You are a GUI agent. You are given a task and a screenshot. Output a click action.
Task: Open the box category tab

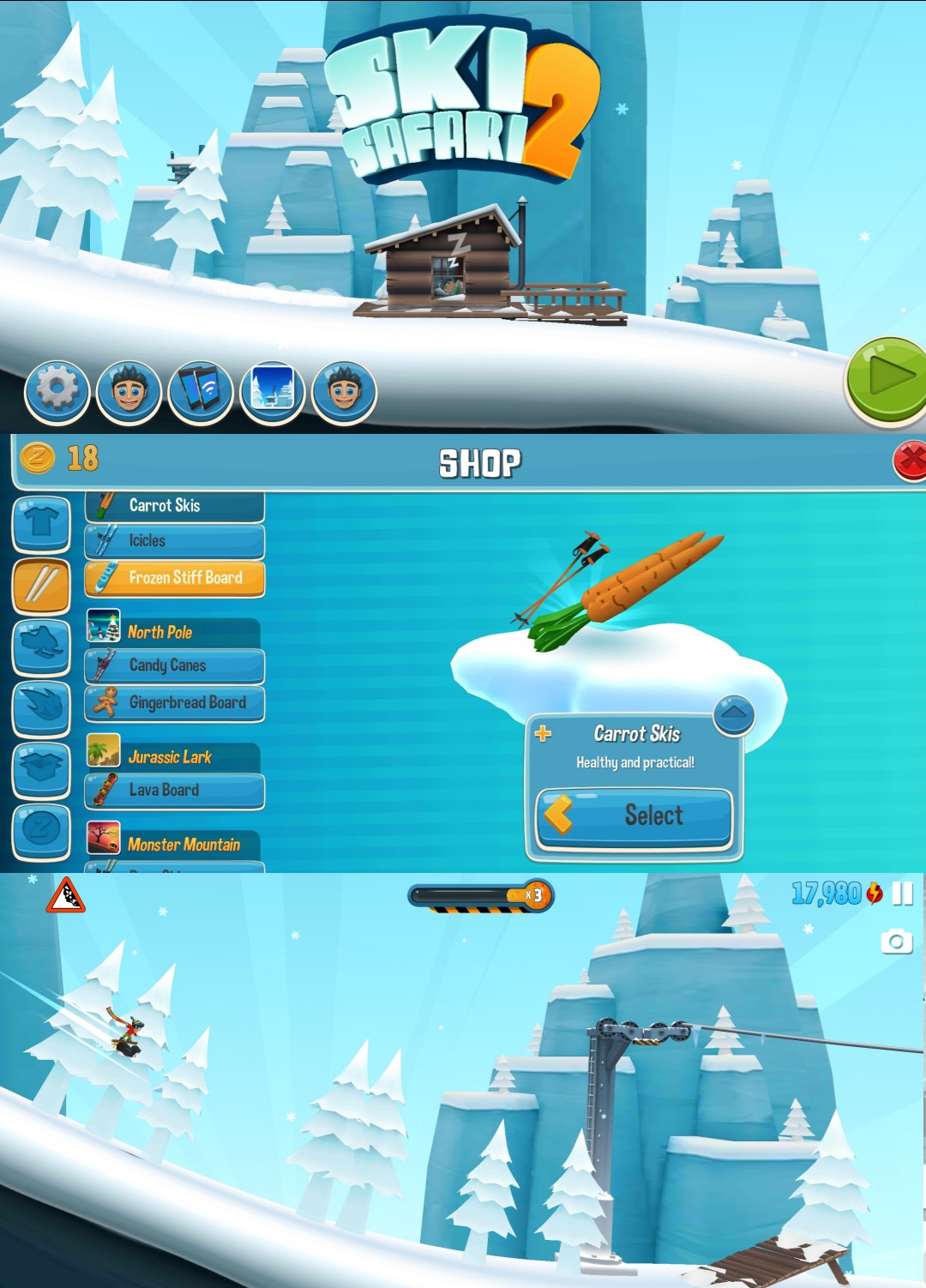(41, 769)
